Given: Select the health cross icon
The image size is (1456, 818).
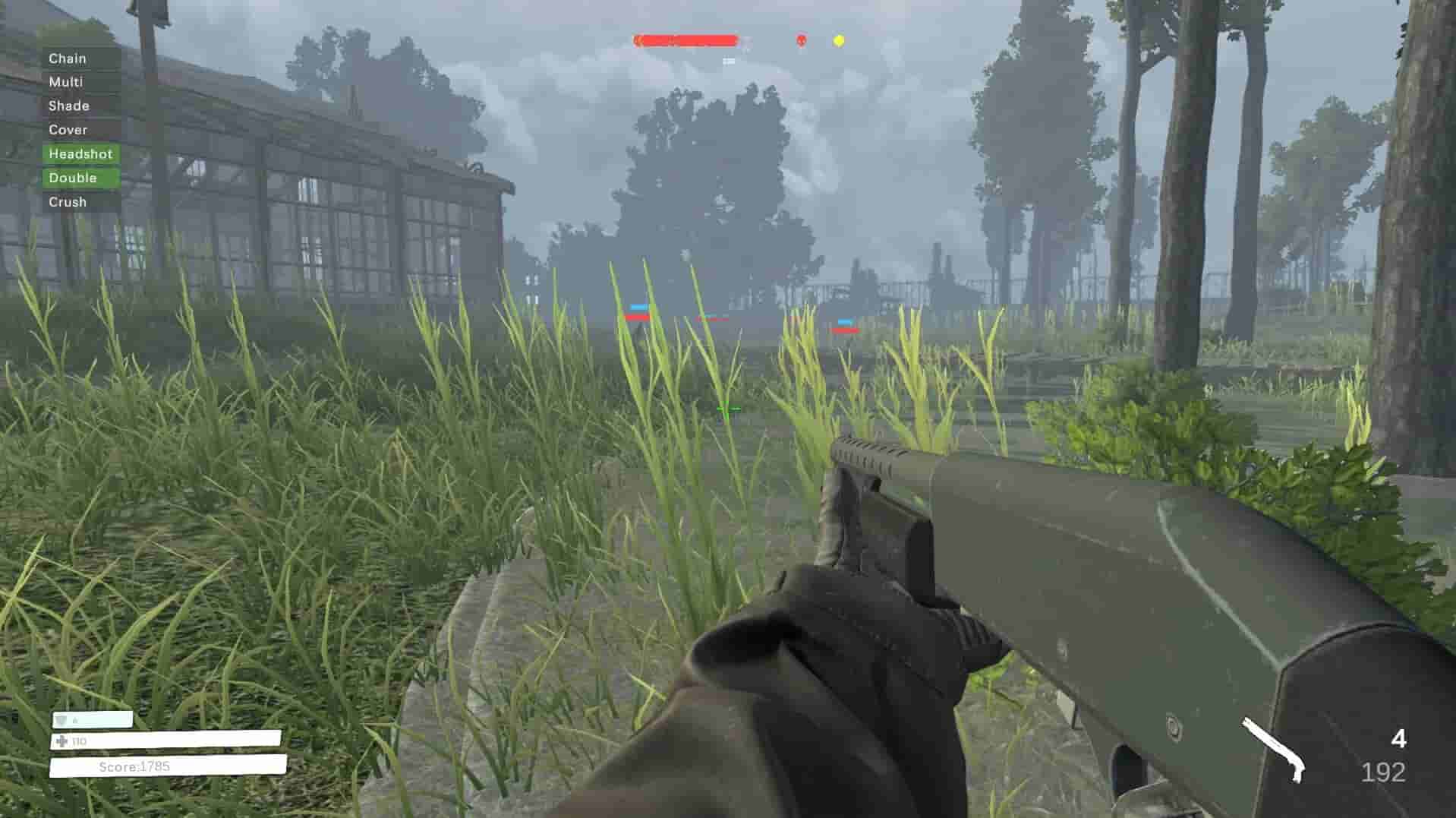Looking at the screenshot, I should [x=61, y=741].
